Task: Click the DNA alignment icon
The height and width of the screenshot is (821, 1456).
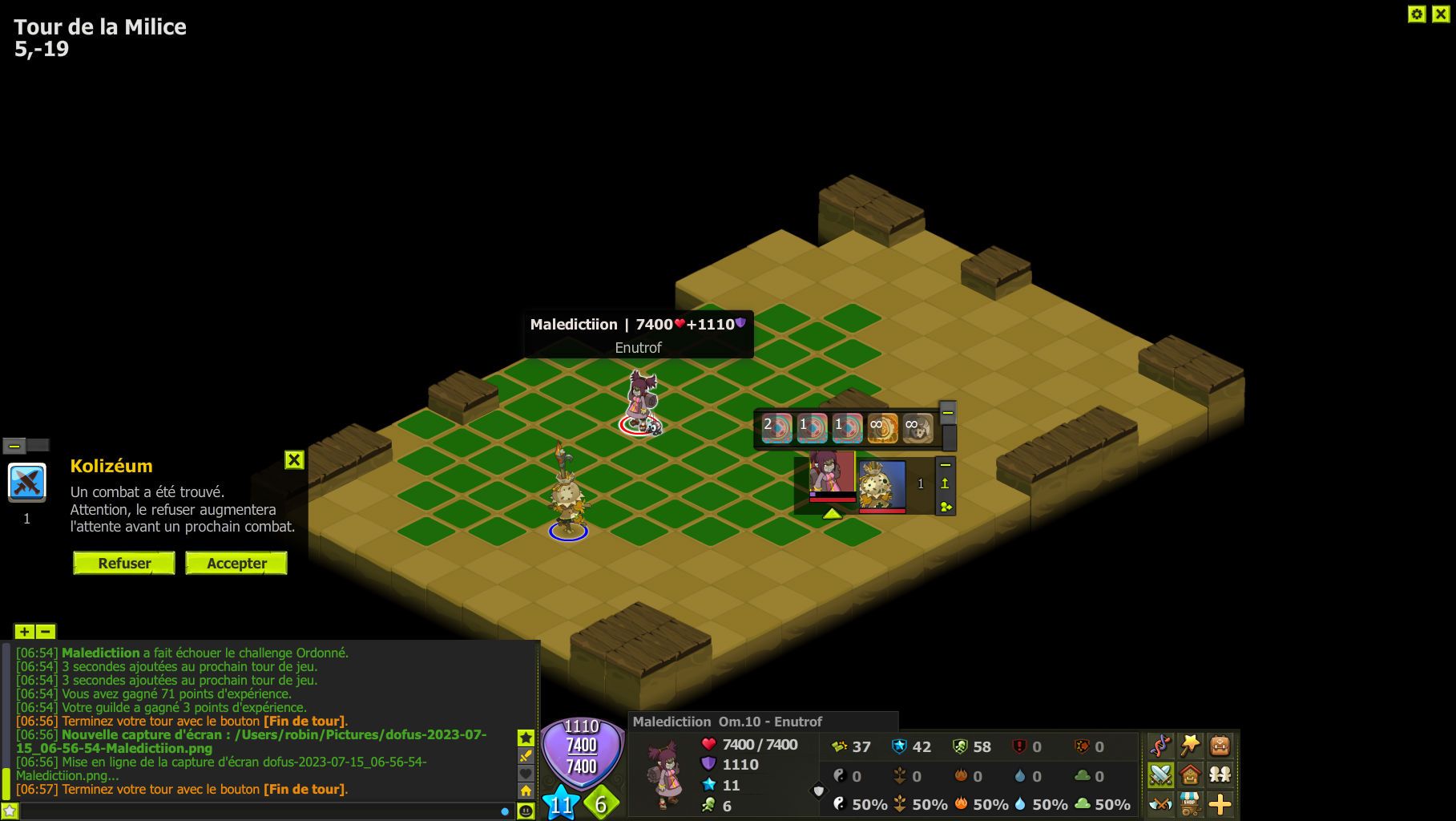Action: click(x=1160, y=746)
